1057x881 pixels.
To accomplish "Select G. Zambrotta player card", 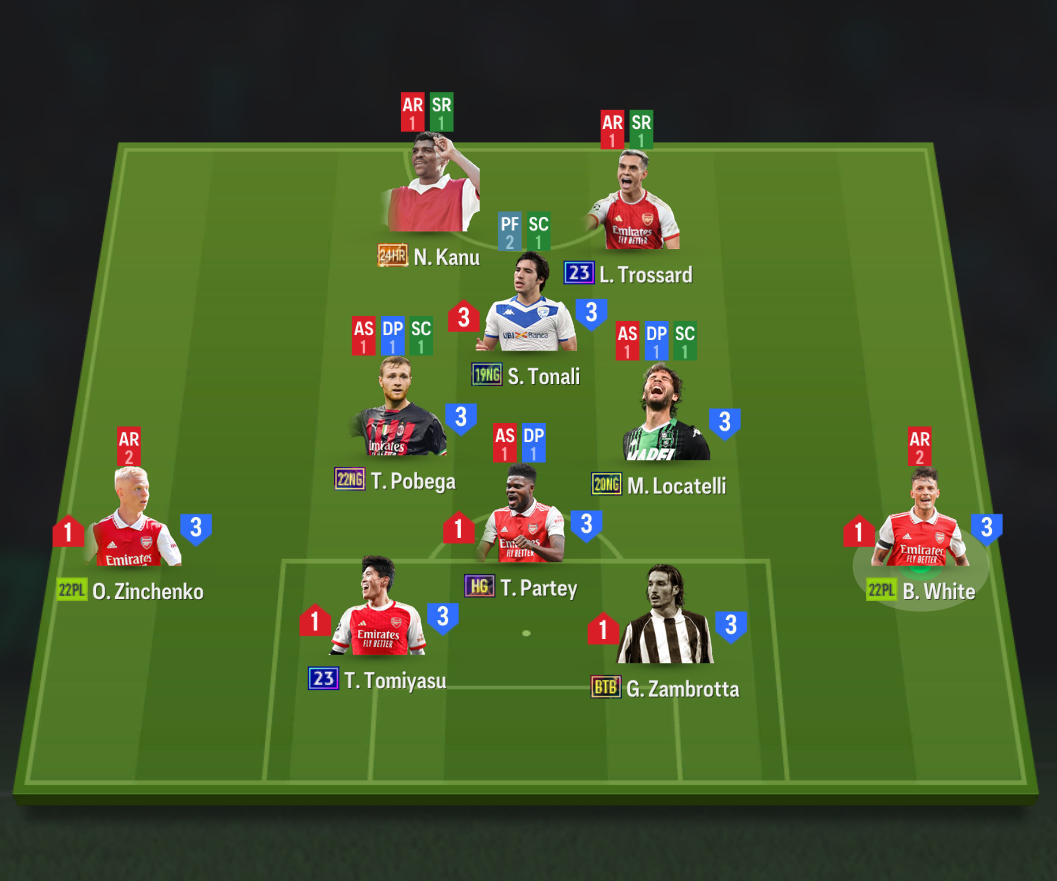I will click(x=665, y=622).
